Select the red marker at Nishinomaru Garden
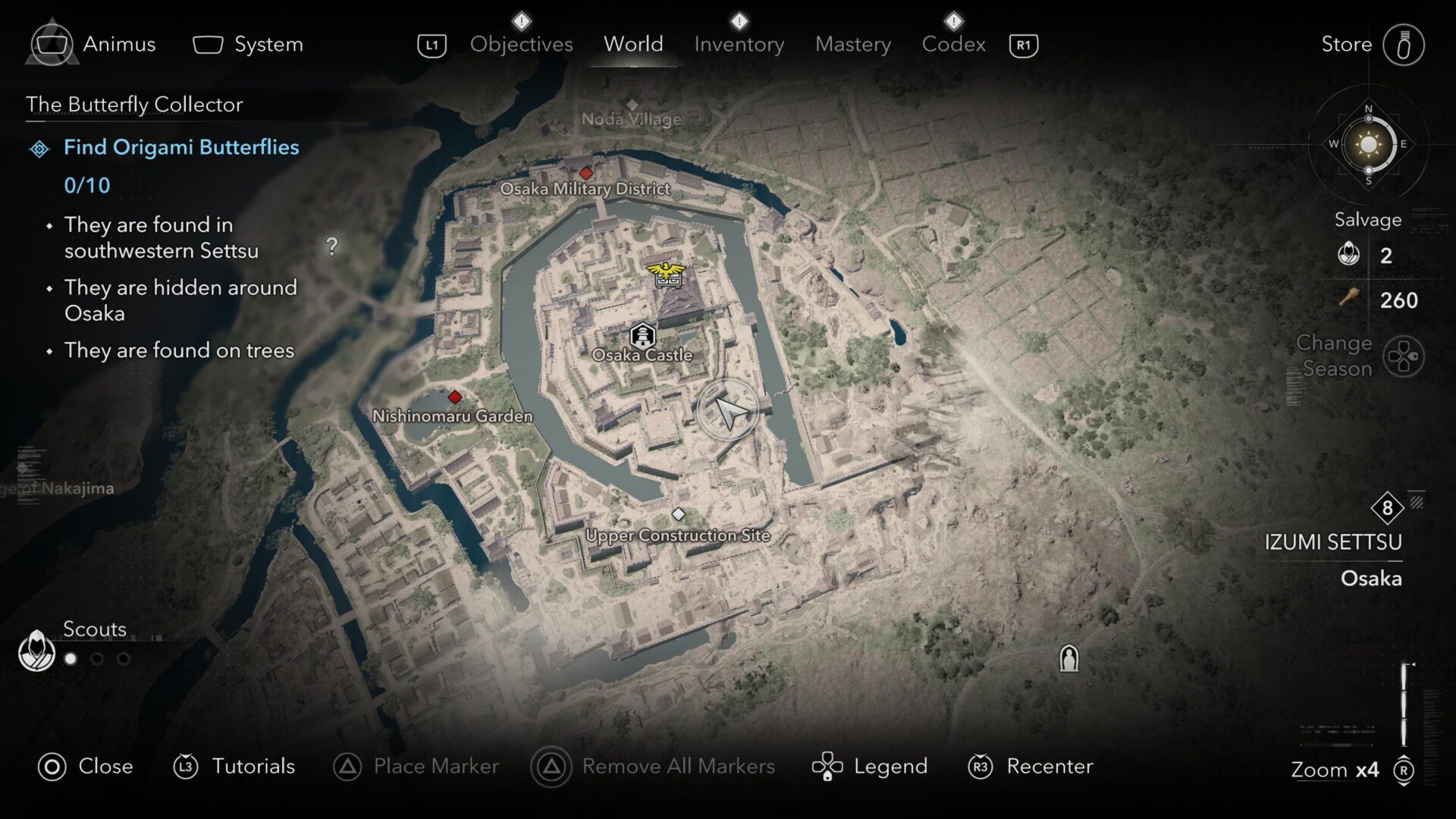1456x819 pixels. click(455, 396)
